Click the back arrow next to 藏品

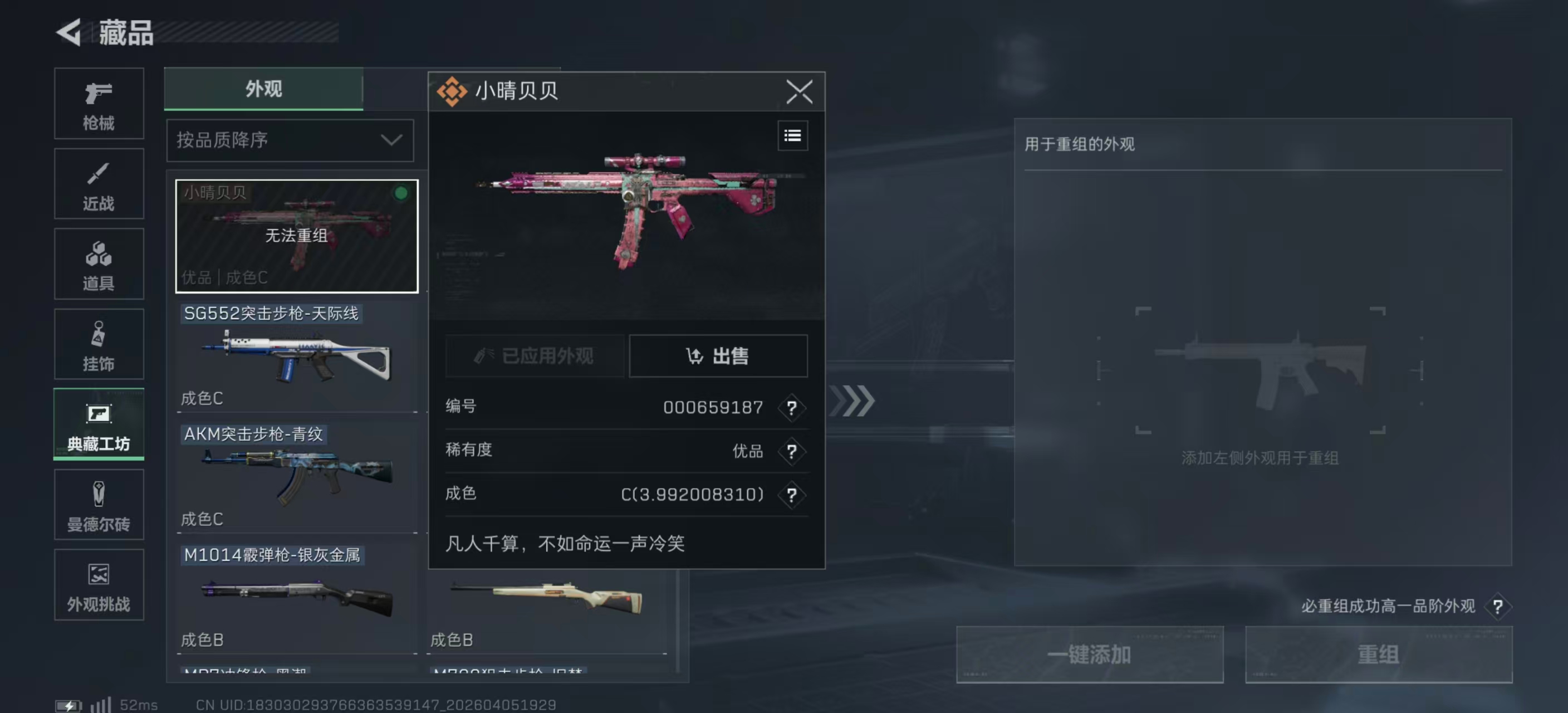[70, 32]
